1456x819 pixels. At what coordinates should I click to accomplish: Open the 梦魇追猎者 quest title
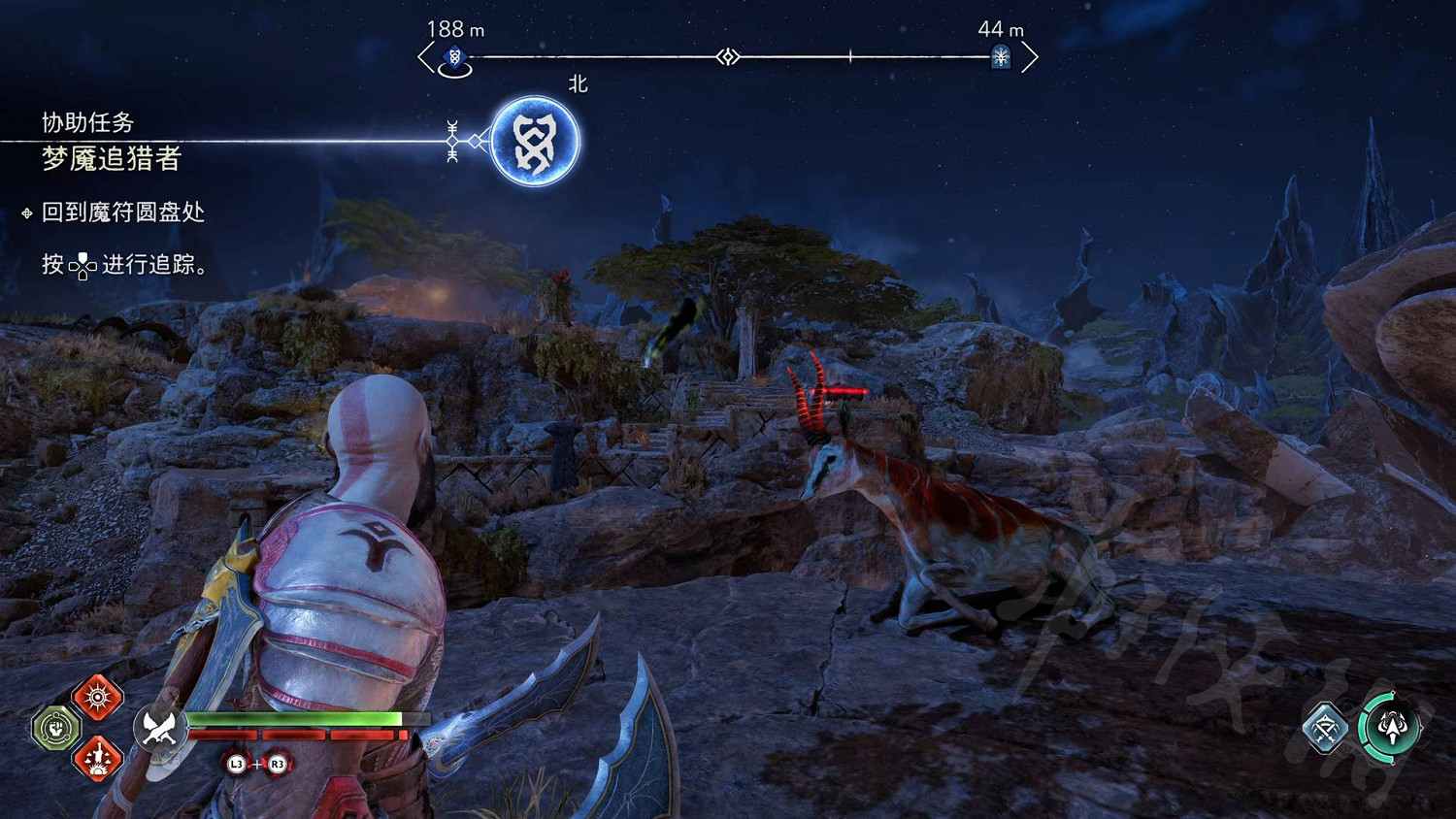pyautogui.click(x=112, y=158)
